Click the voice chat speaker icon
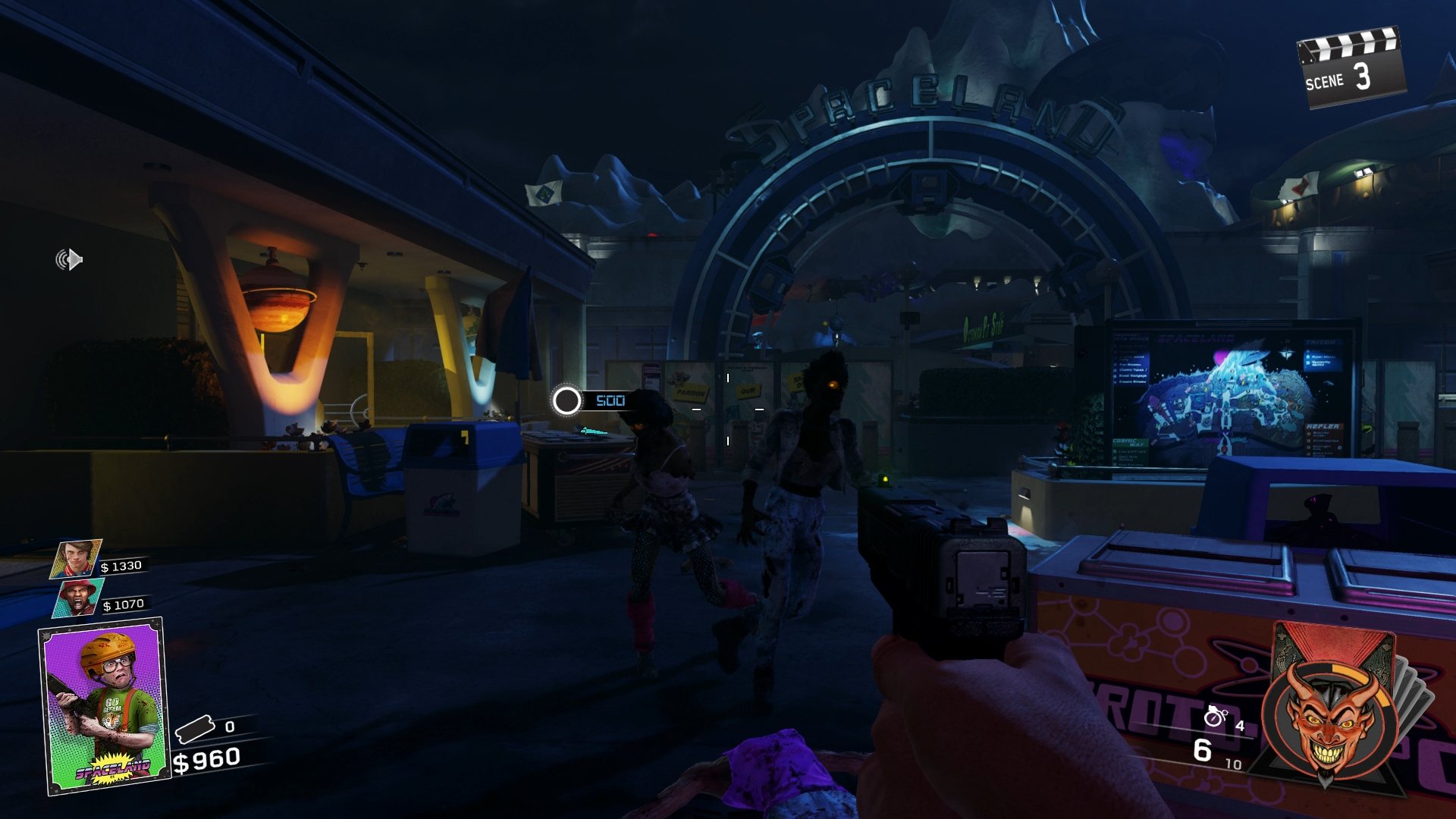This screenshot has width=1456, height=819. (x=69, y=260)
